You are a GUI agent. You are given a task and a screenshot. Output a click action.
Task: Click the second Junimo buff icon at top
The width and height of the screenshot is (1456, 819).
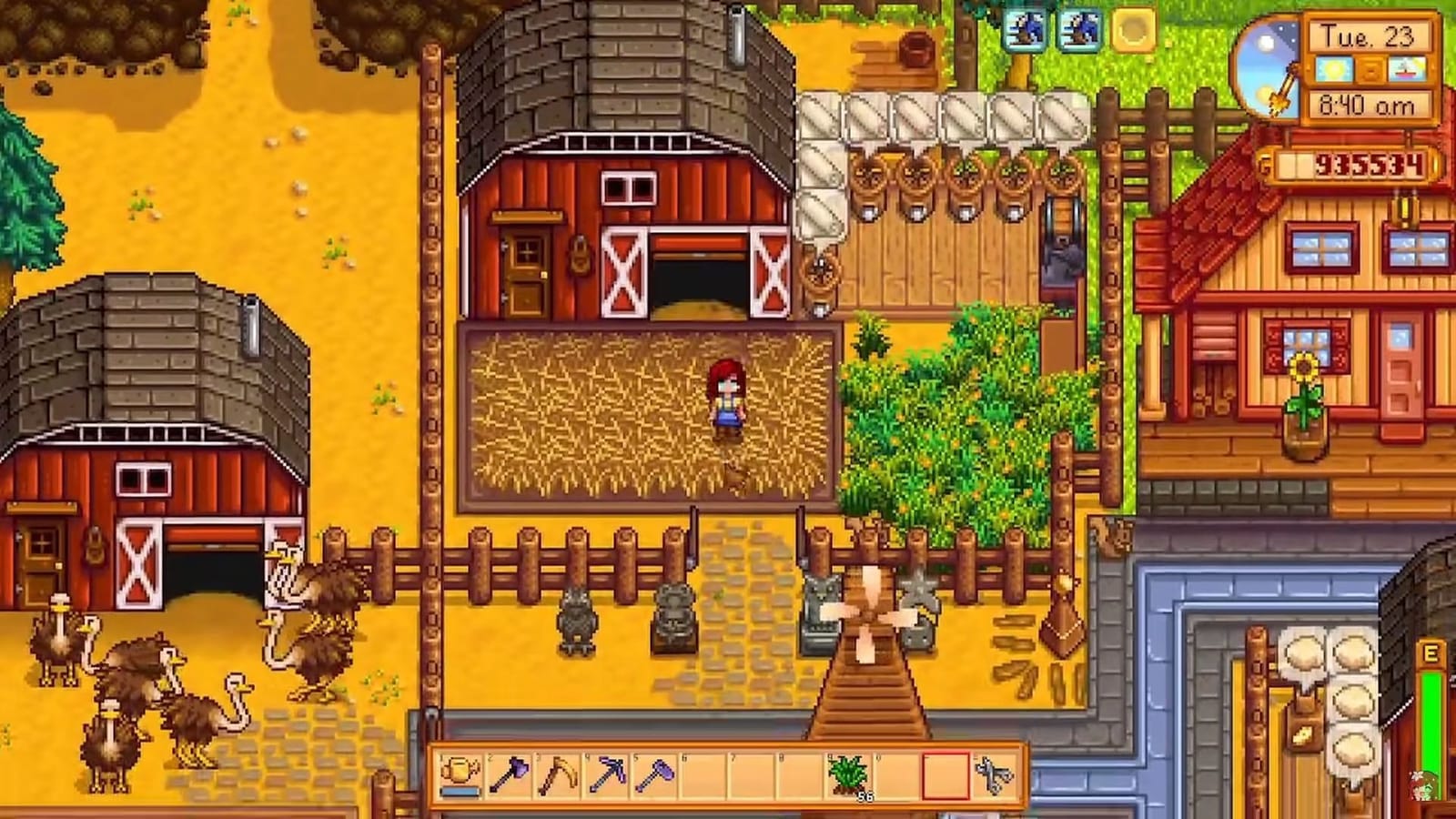point(1080,30)
